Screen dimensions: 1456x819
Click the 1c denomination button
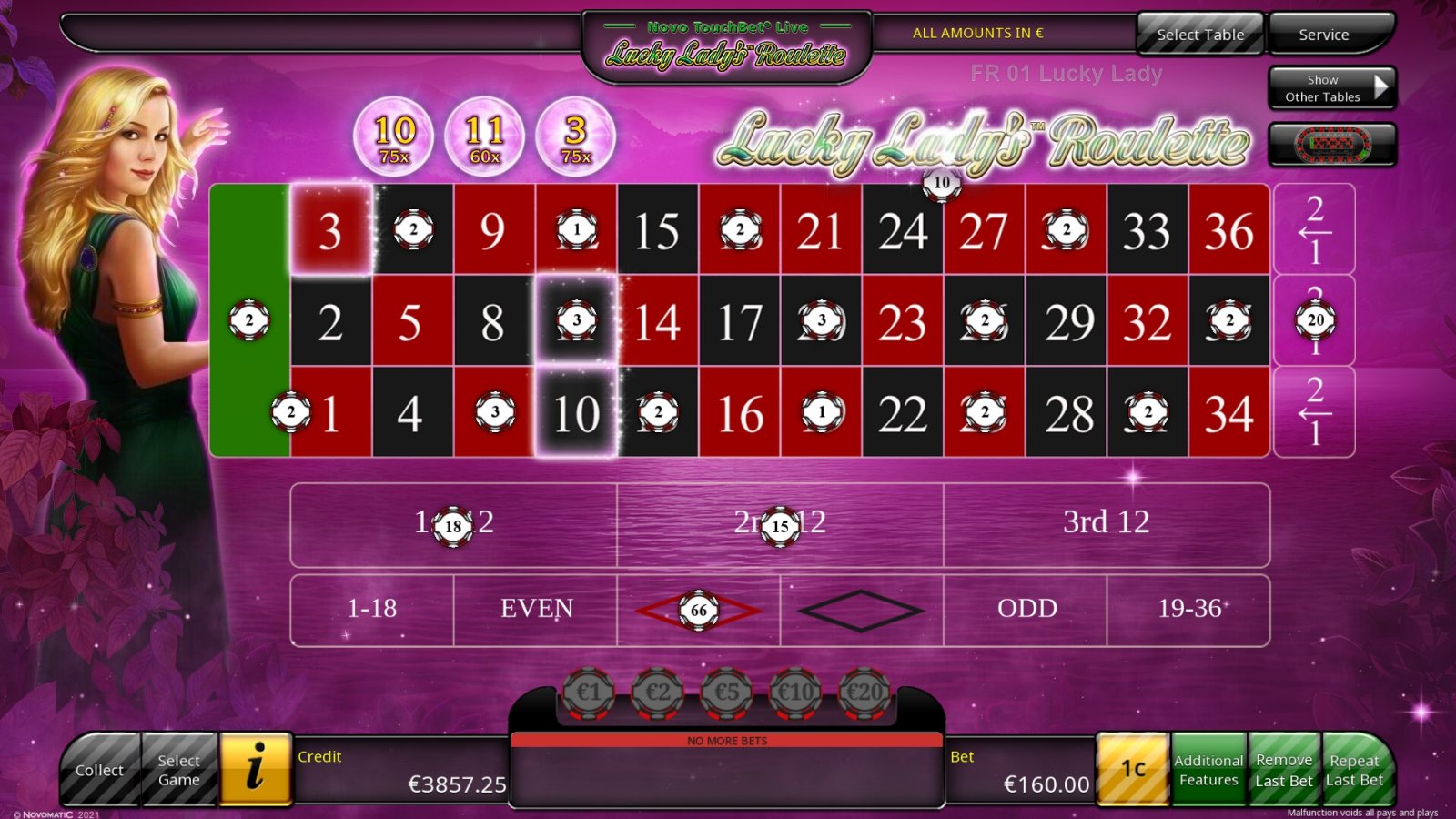(1133, 769)
